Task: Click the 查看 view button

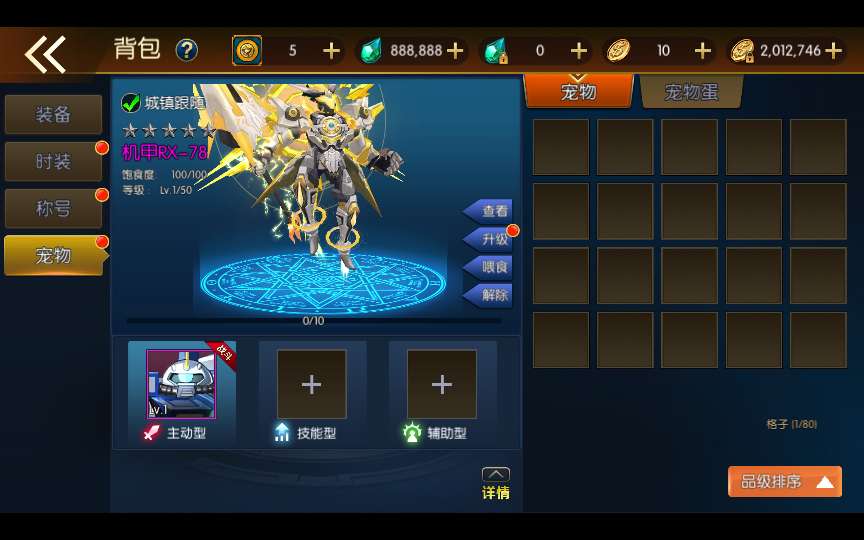Action: (490, 211)
